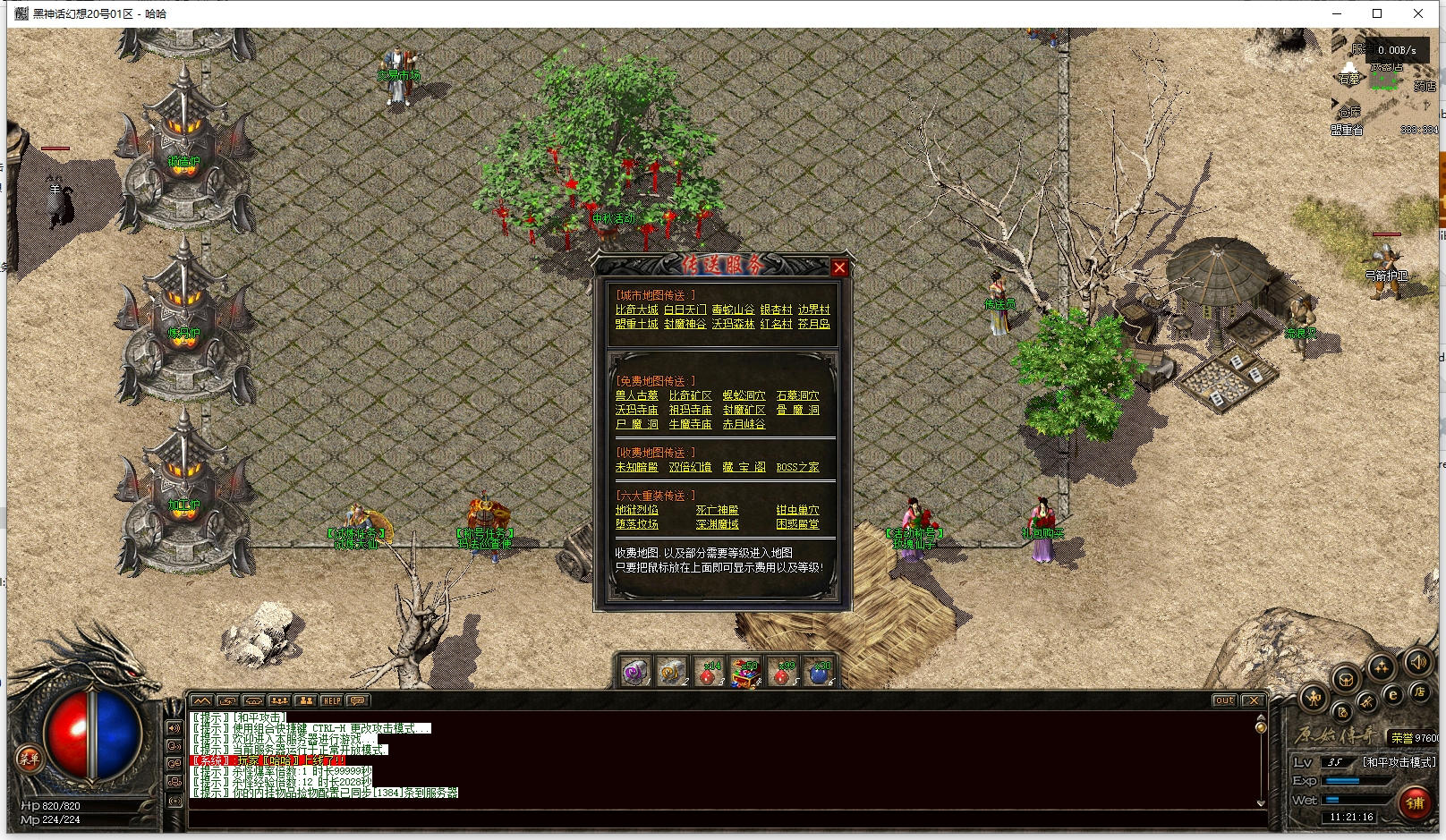Choose the 白日天门 city teleport
Screen dimensions: 1446x840
point(685,310)
